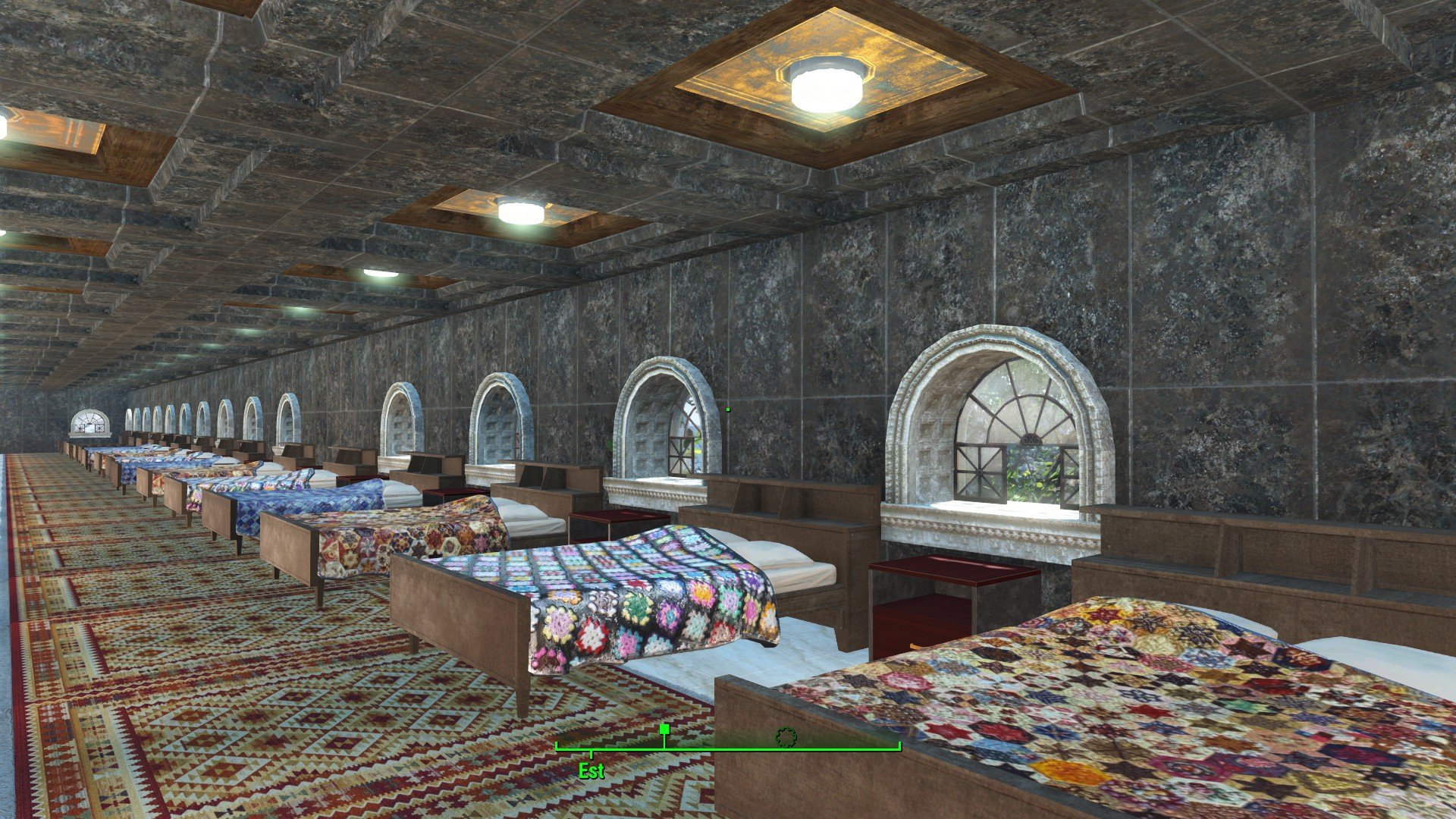Click the Est direction label on the compass
Screen dimensions: 1456x819
point(591,771)
